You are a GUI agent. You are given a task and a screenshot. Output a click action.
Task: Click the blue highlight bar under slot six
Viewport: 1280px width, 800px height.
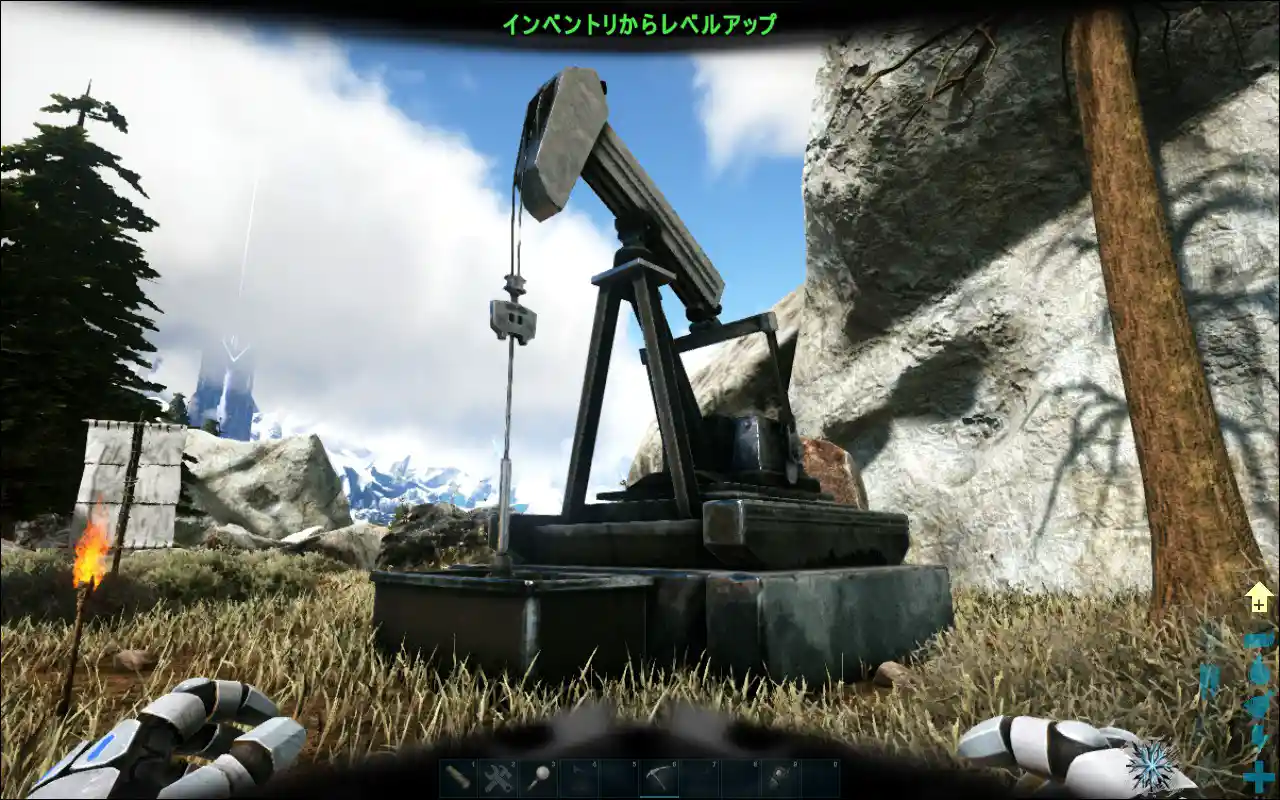(x=659, y=796)
